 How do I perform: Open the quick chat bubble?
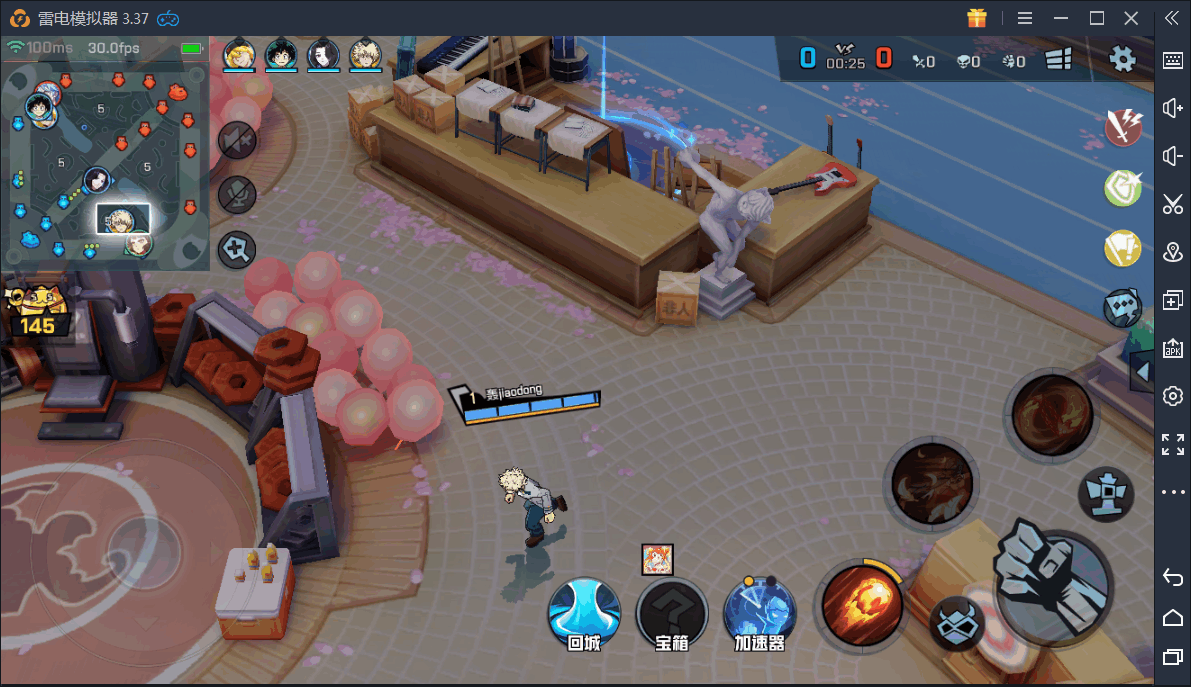tap(1123, 308)
